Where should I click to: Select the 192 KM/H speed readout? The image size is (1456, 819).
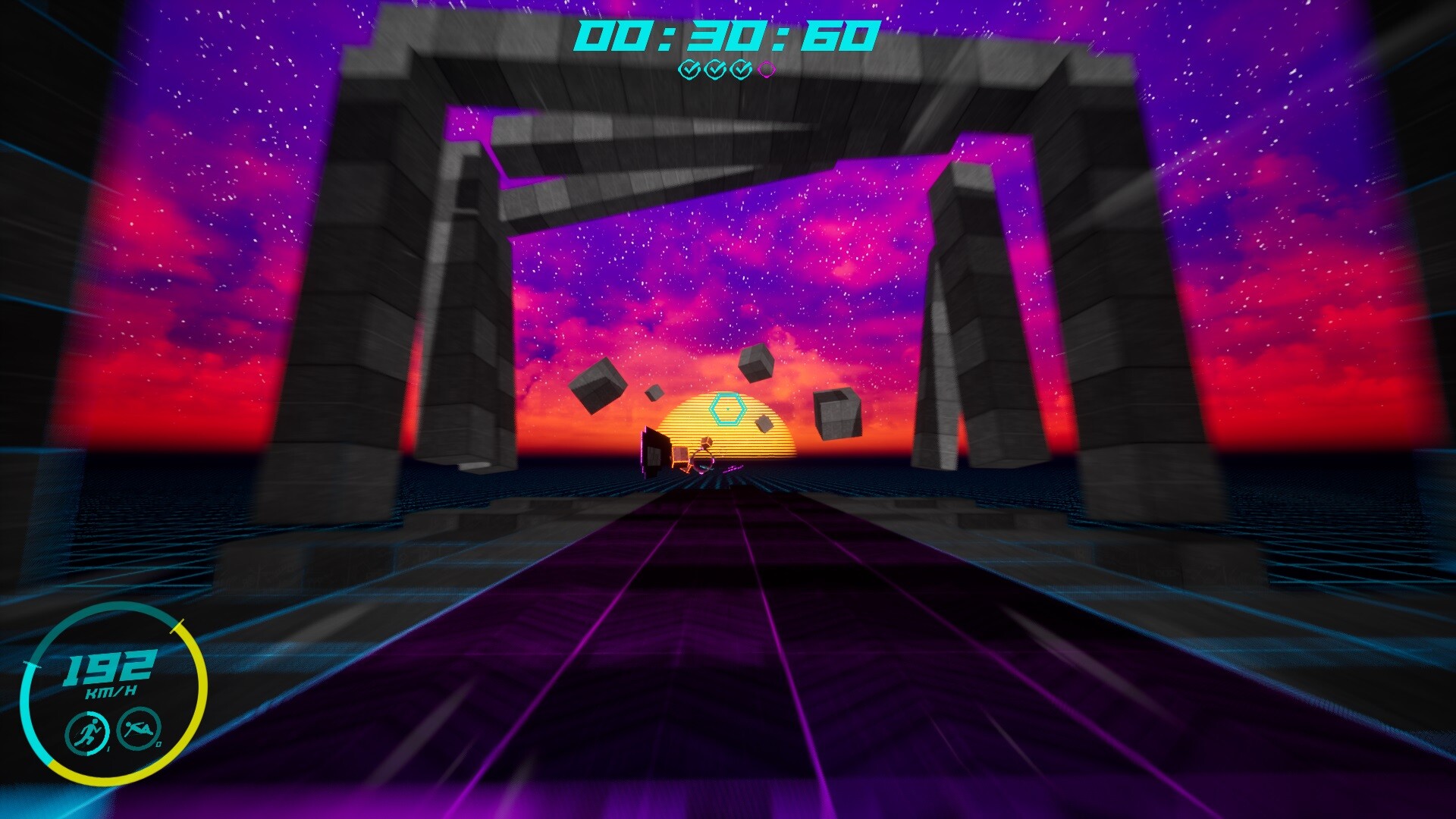coord(109,671)
